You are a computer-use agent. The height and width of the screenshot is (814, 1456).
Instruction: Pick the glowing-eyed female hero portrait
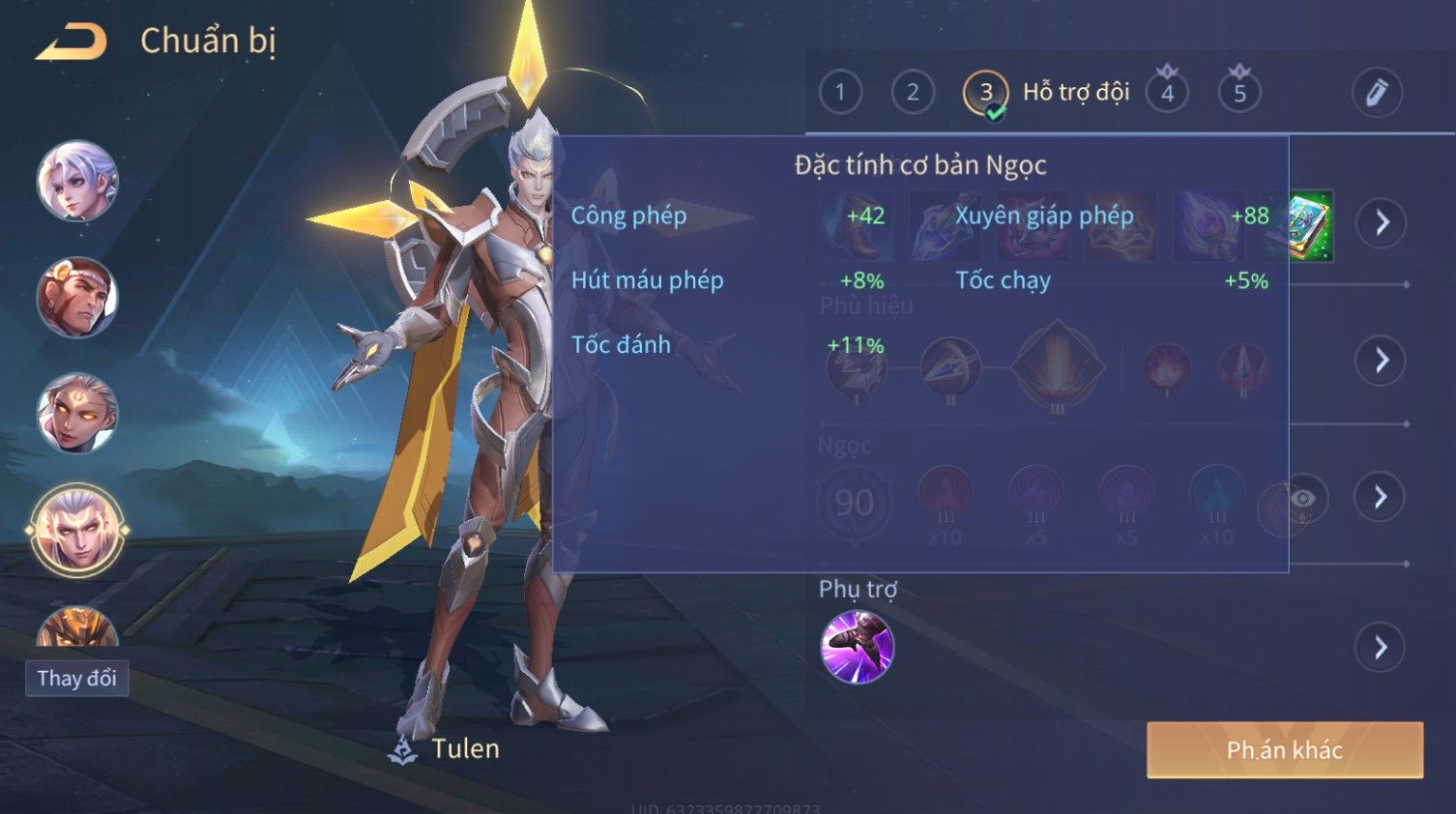[77, 413]
